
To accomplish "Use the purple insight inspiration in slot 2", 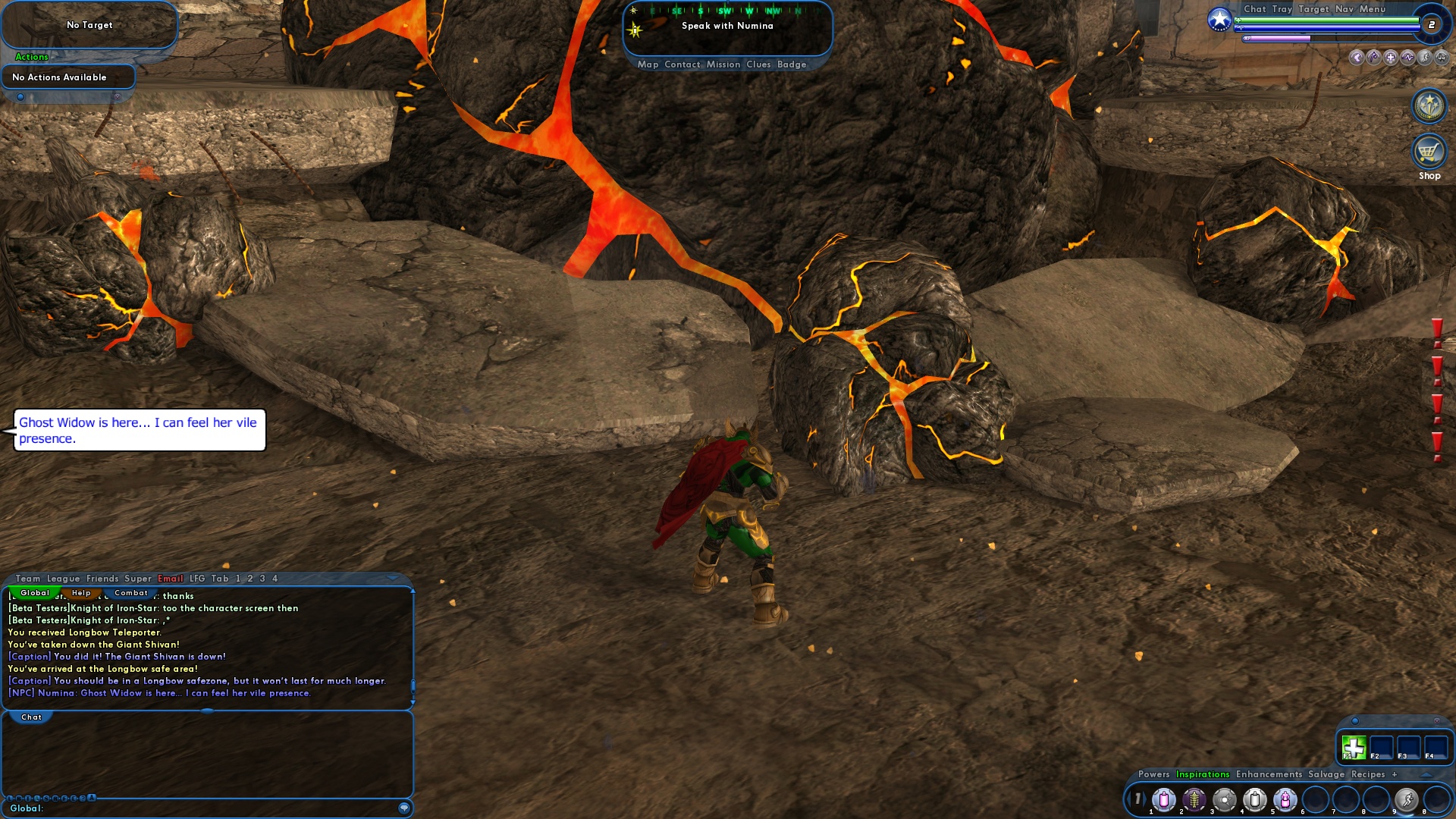I will [1194, 799].
